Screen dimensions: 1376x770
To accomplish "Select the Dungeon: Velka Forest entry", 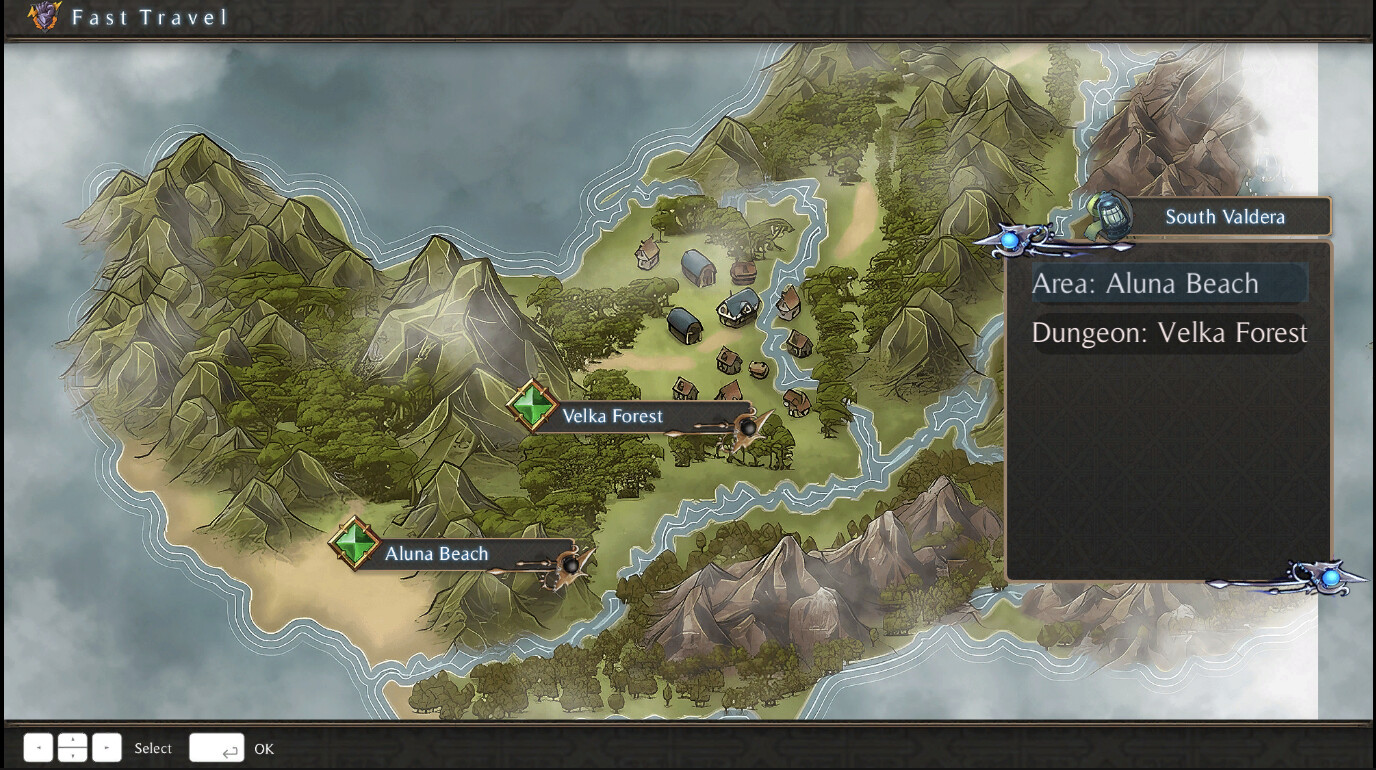I will pyautogui.click(x=1168, y=333).
